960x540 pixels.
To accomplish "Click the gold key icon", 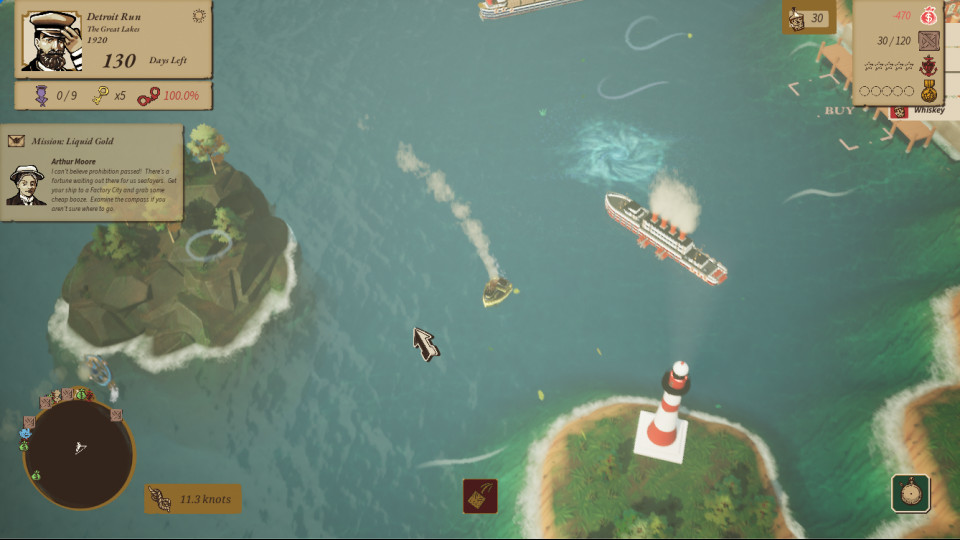I will [x=100, y=96].
